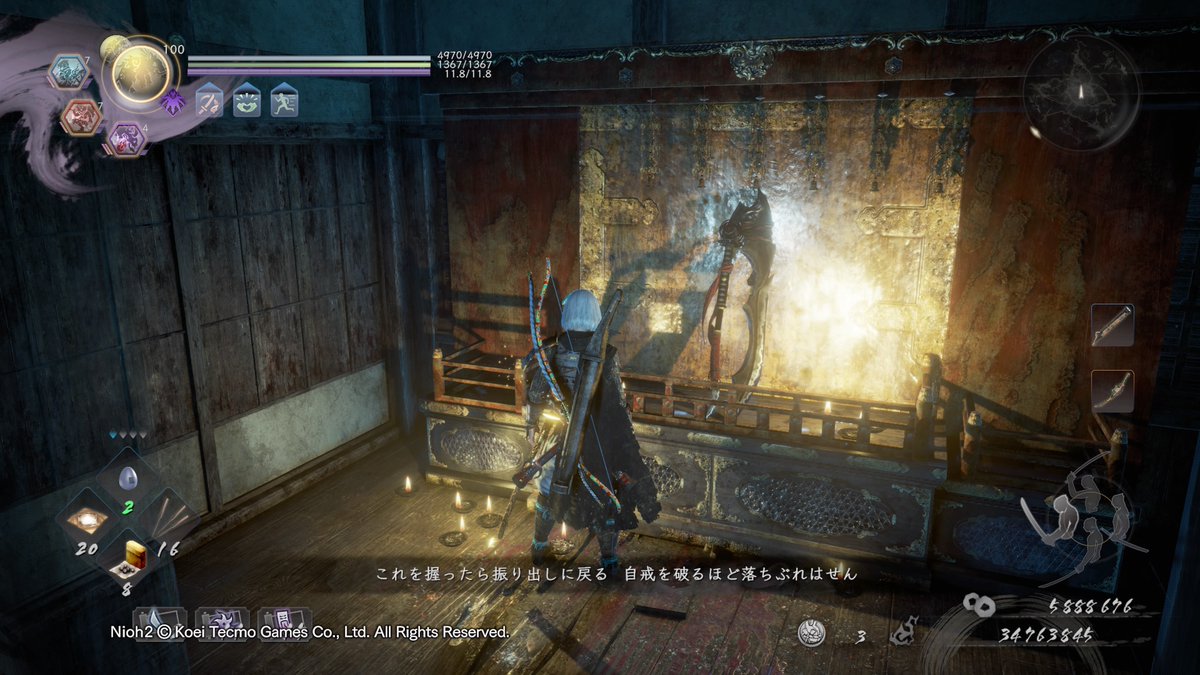1200x675 pixels.
Task: Select the purple yokai soul core slot
Action: click(x=126, y=138)
